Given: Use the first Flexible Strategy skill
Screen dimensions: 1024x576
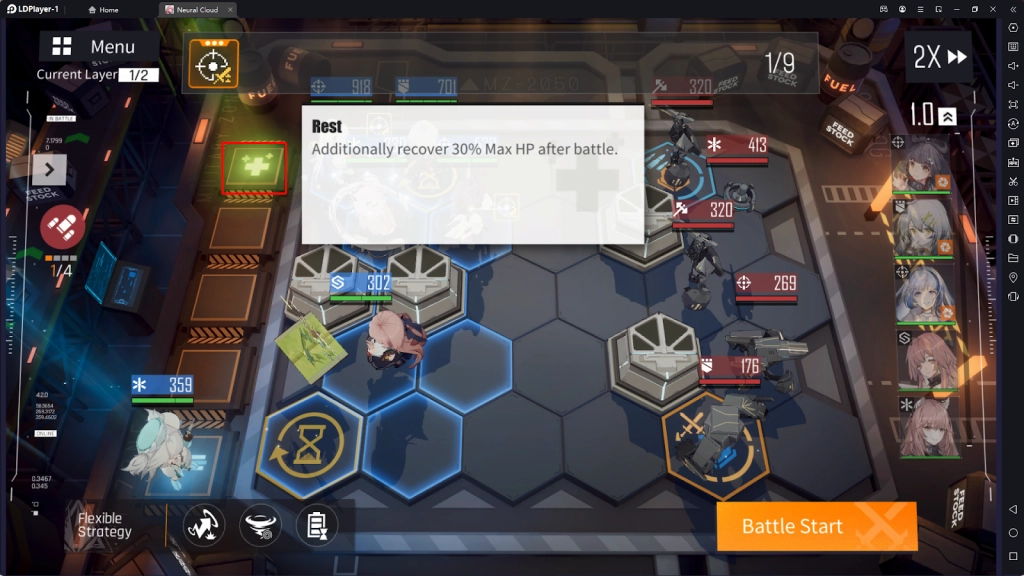Looking at the screenshot, I should point(204,525).
